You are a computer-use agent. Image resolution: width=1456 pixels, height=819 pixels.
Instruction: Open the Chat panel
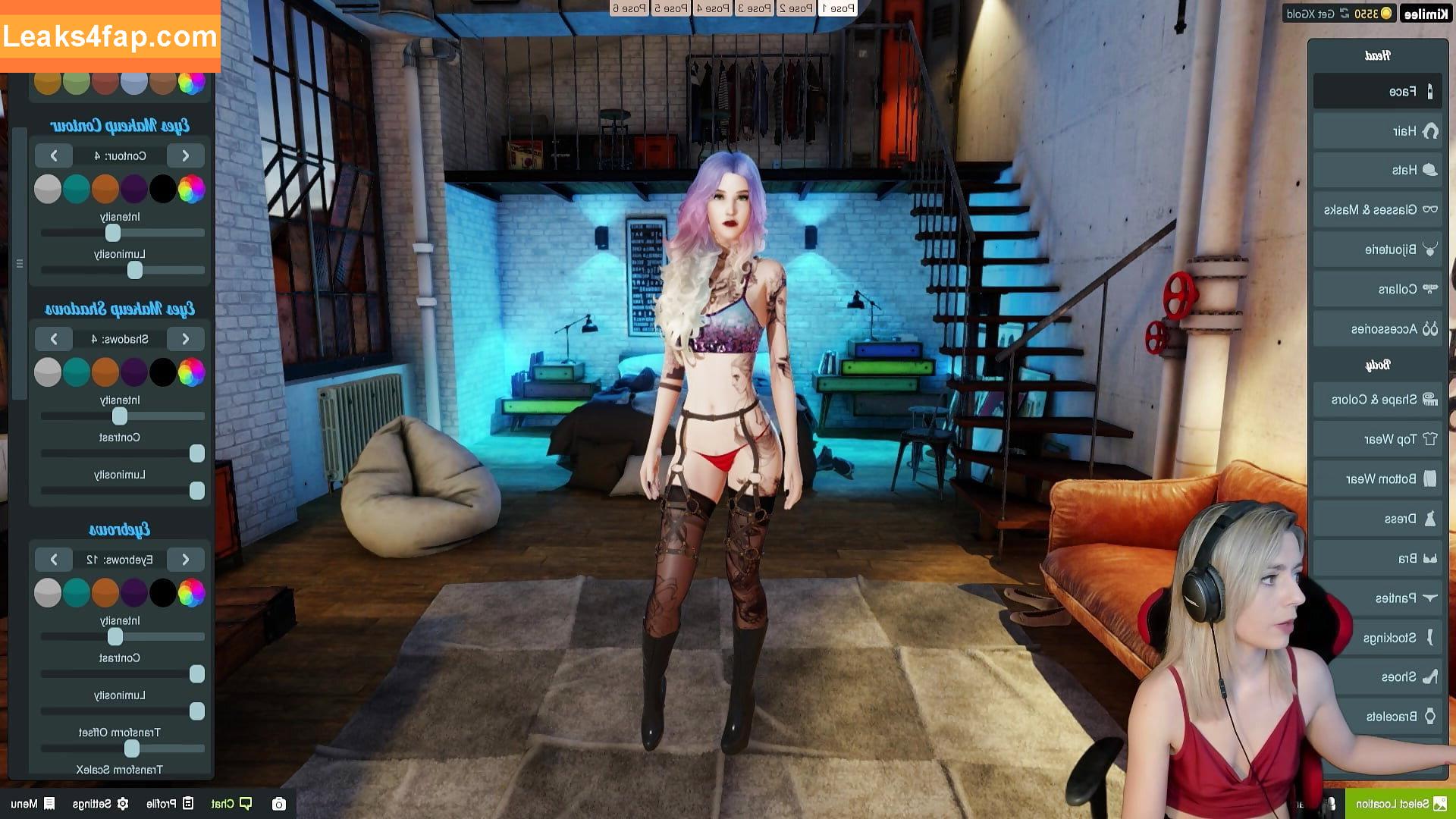231,804
